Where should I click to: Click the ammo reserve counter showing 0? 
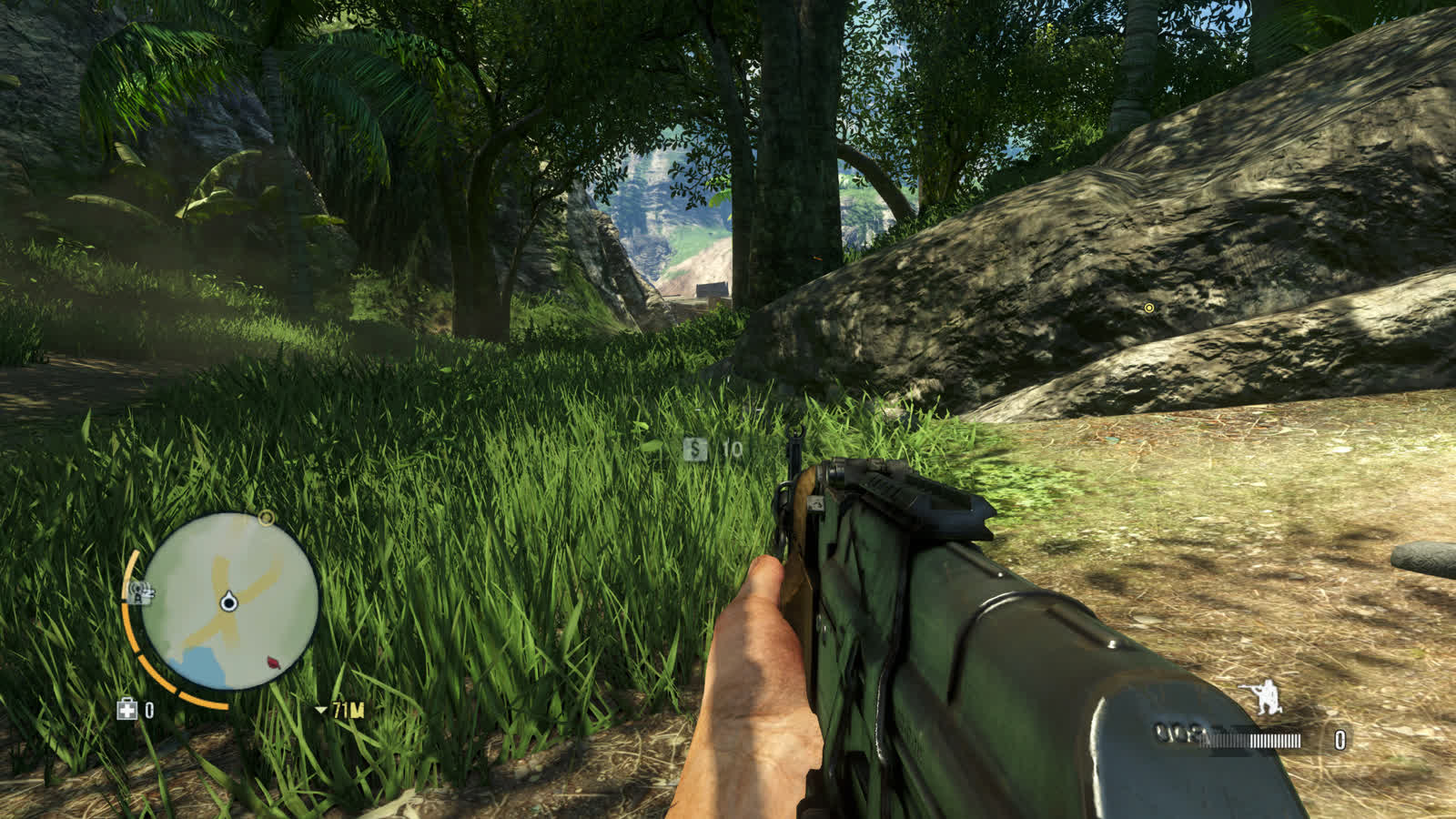point(1340,739)
